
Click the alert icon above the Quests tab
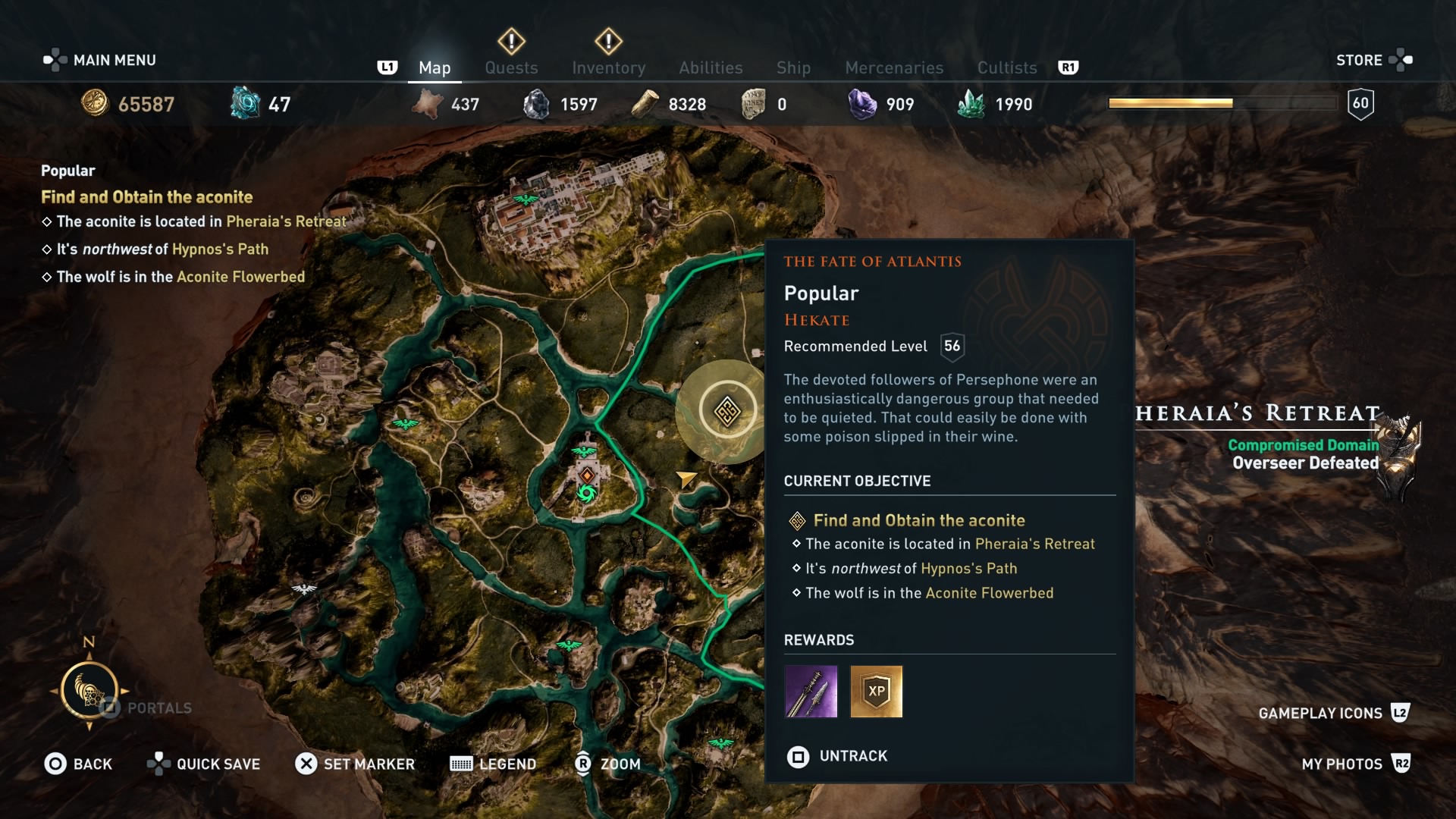click(x=510, y=42)
